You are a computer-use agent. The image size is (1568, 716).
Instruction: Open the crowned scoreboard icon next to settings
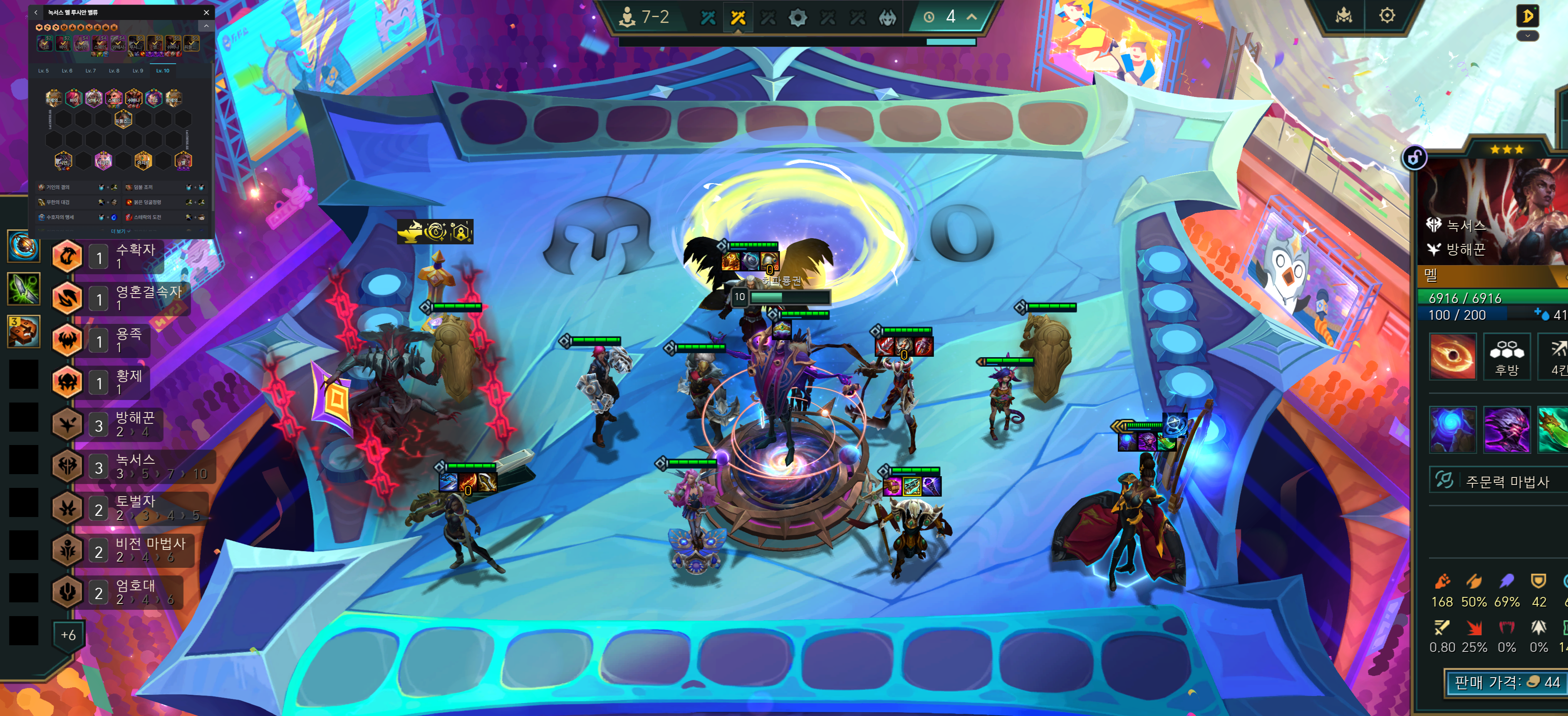pos(1343,16)
